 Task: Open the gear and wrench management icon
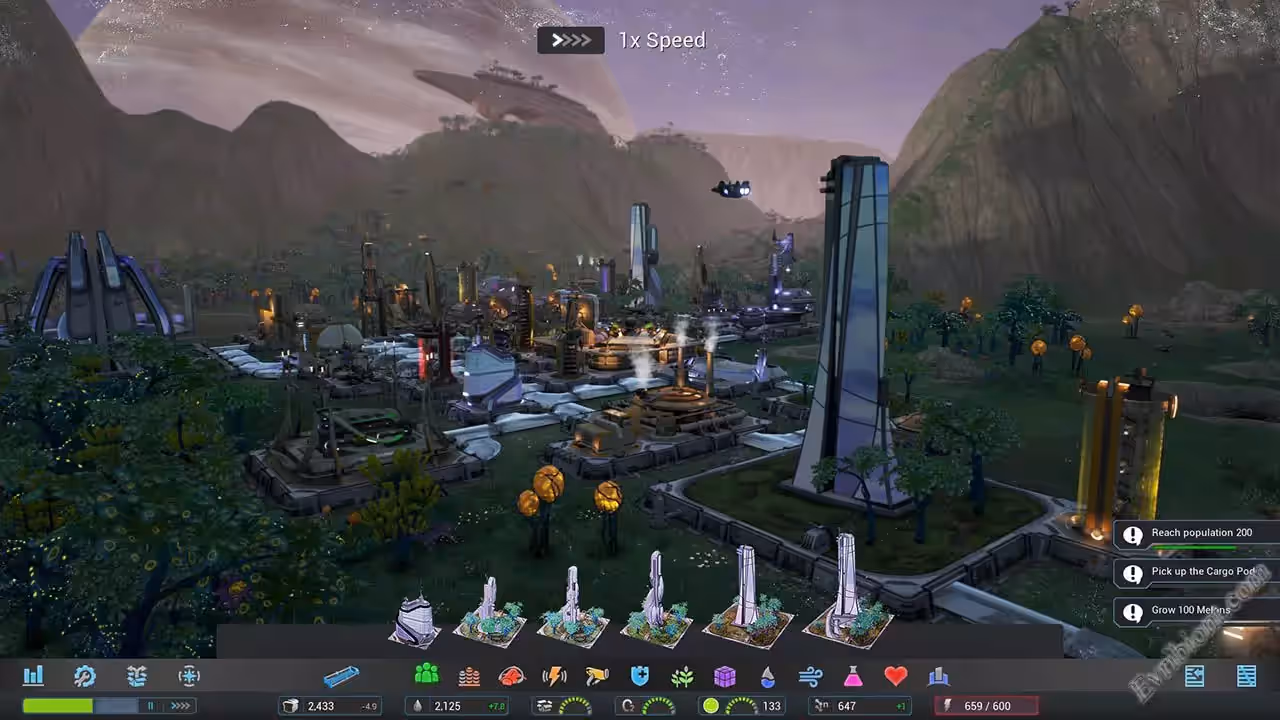85,676
